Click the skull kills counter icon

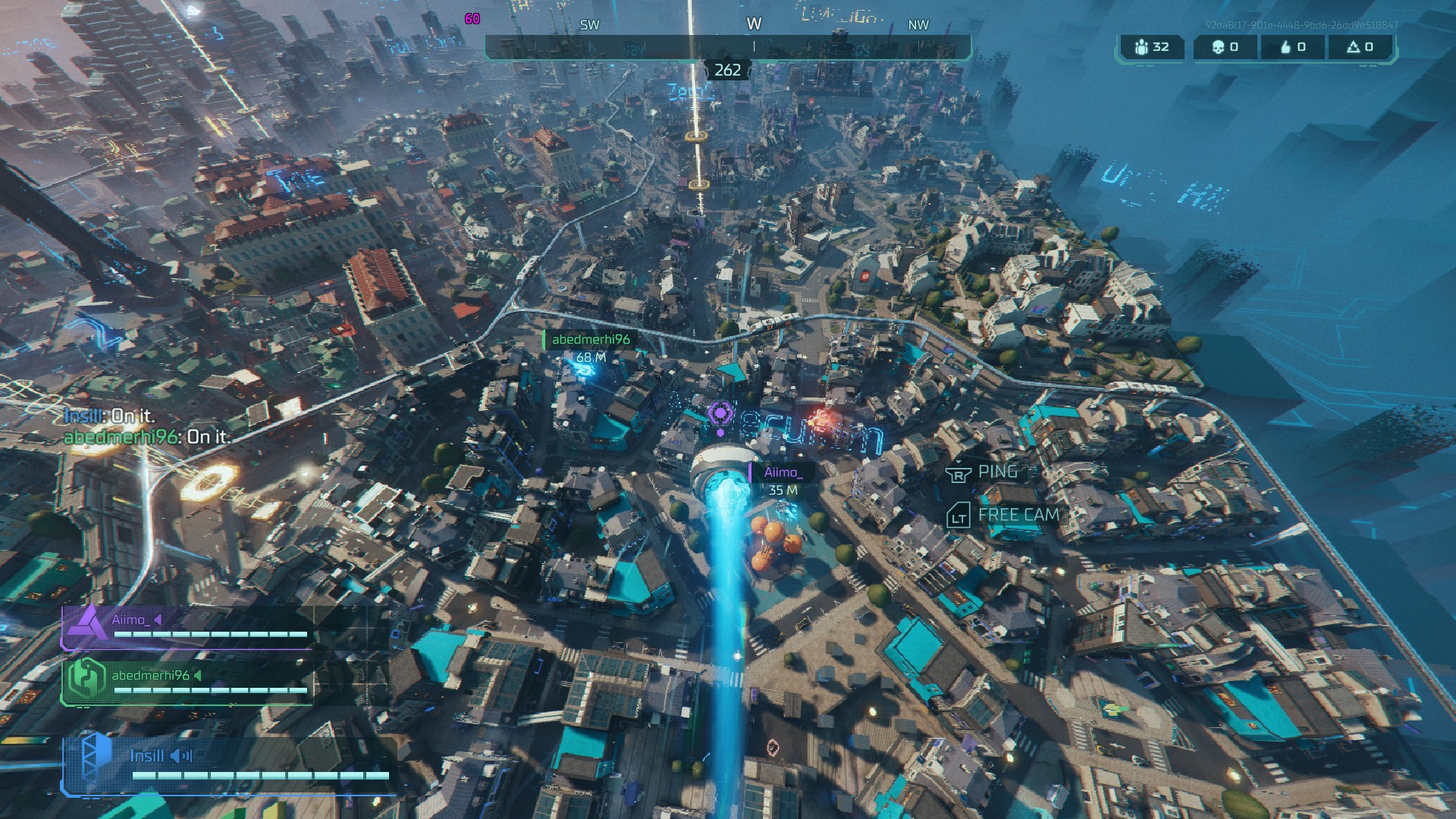[x=1218, y=47]
